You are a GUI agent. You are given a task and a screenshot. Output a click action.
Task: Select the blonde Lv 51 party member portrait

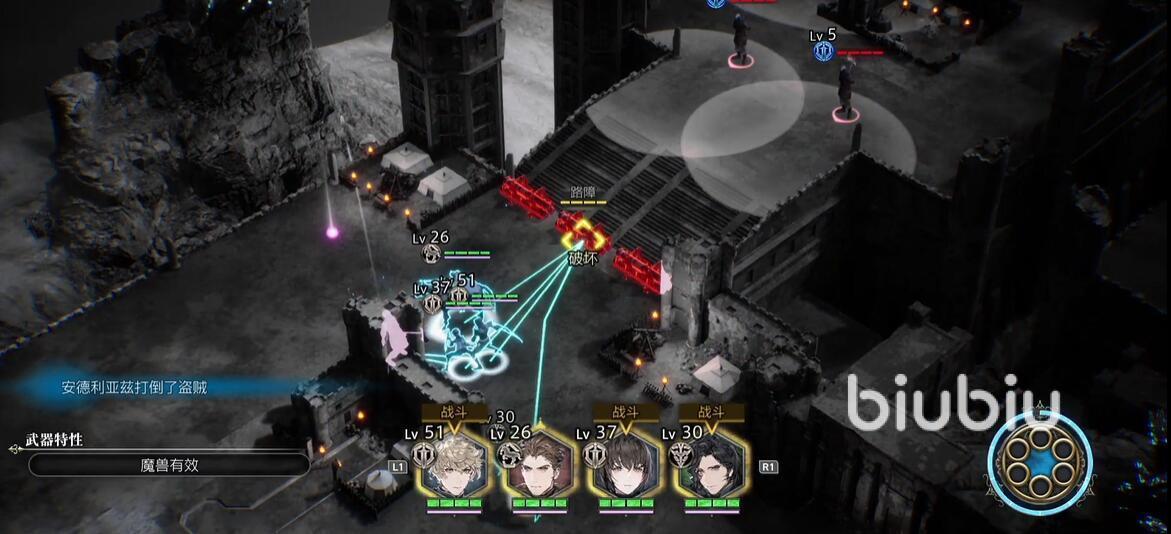(455, 468)
